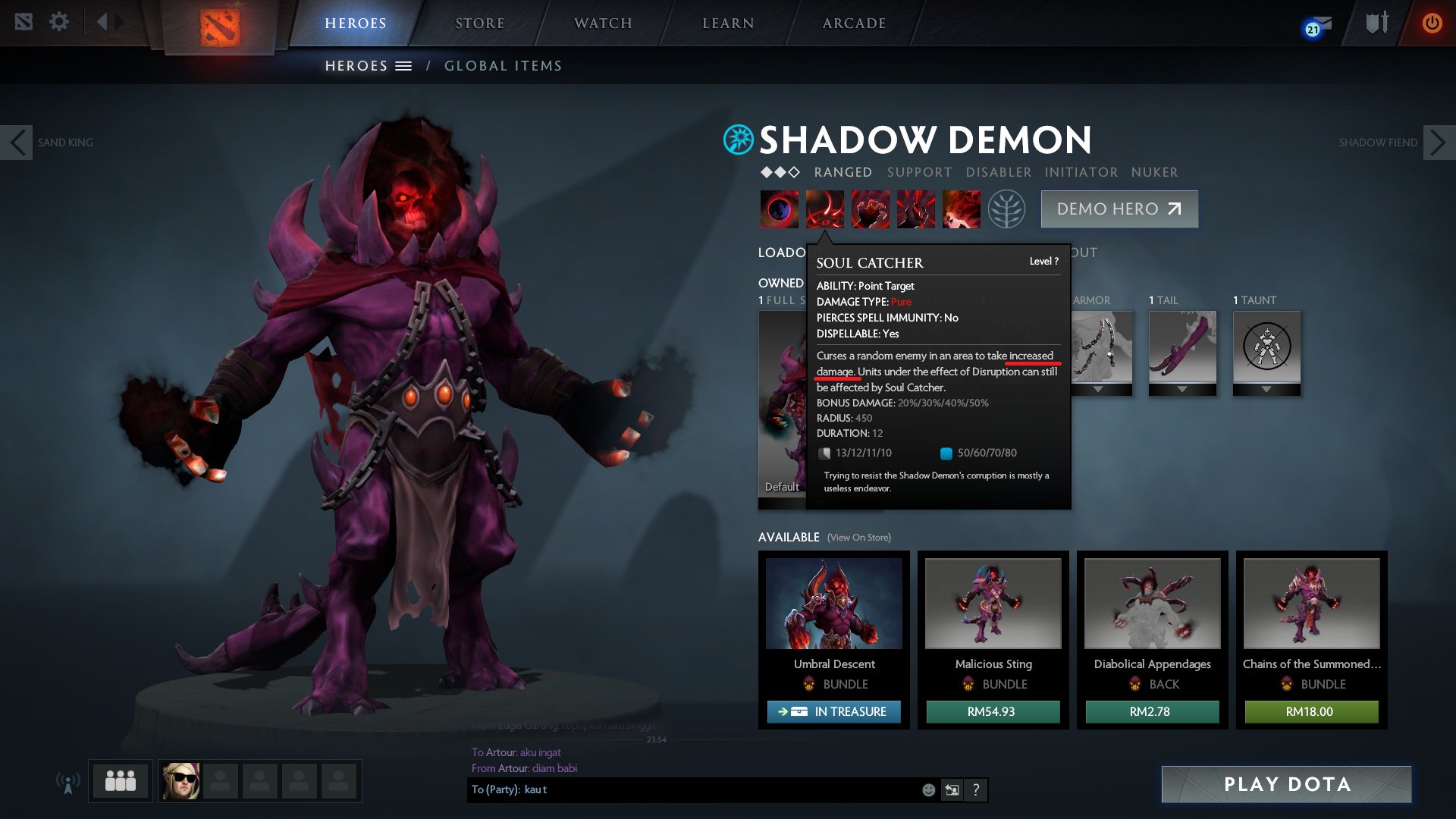Image resolution: width=1456 pixels, height=819 pixels.
Task: Open the store with View On Store link
Action: [860, 538]
